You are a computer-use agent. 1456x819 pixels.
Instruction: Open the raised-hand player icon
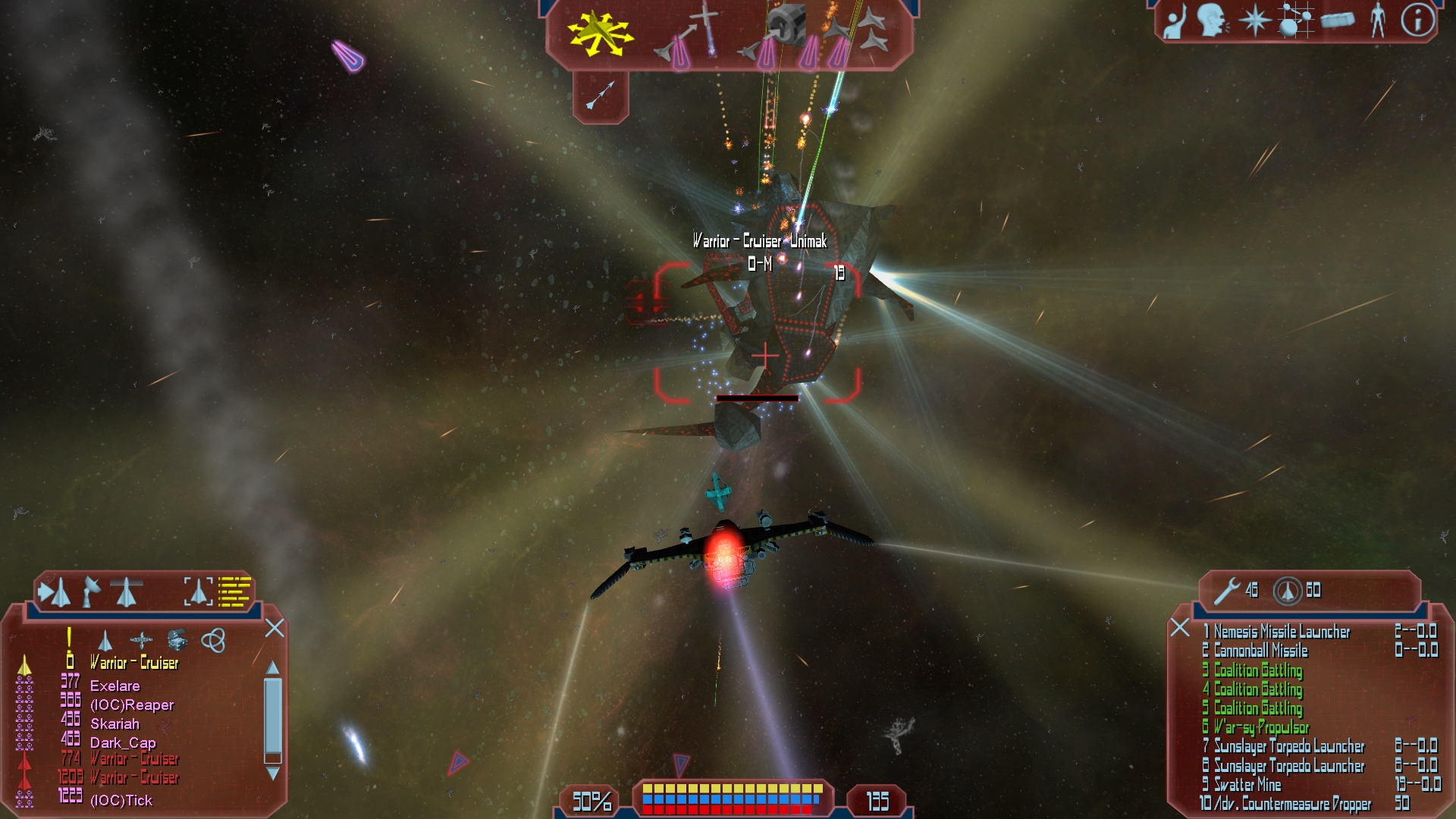pos(1175,21)
